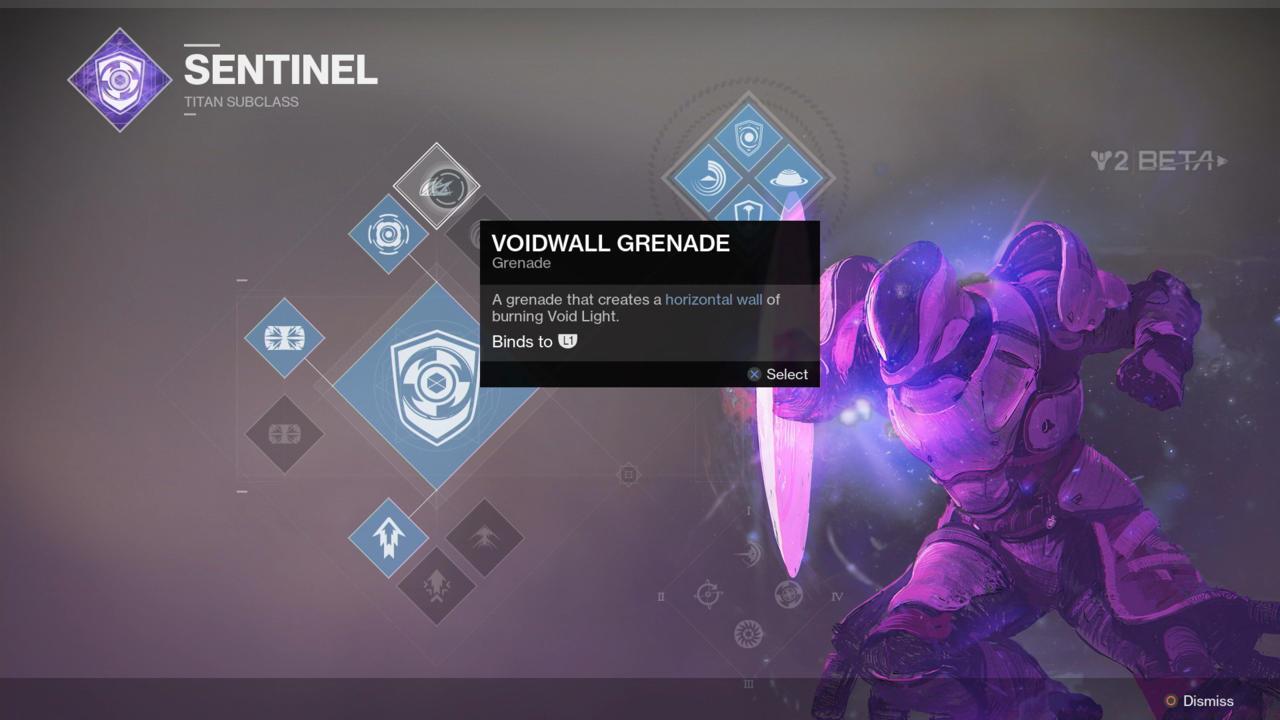Click the Sentinel subclass emblem top left

click(119, 78)
